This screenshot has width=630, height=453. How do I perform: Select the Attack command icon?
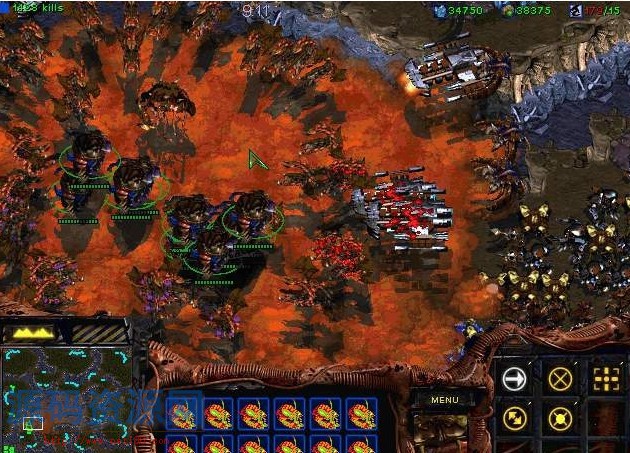[606, 378]
